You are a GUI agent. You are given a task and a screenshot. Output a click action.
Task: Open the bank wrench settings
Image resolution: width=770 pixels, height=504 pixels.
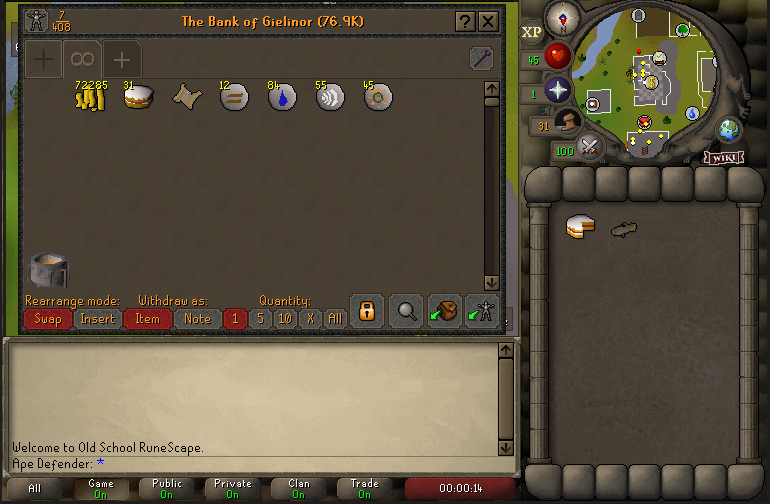481,59
